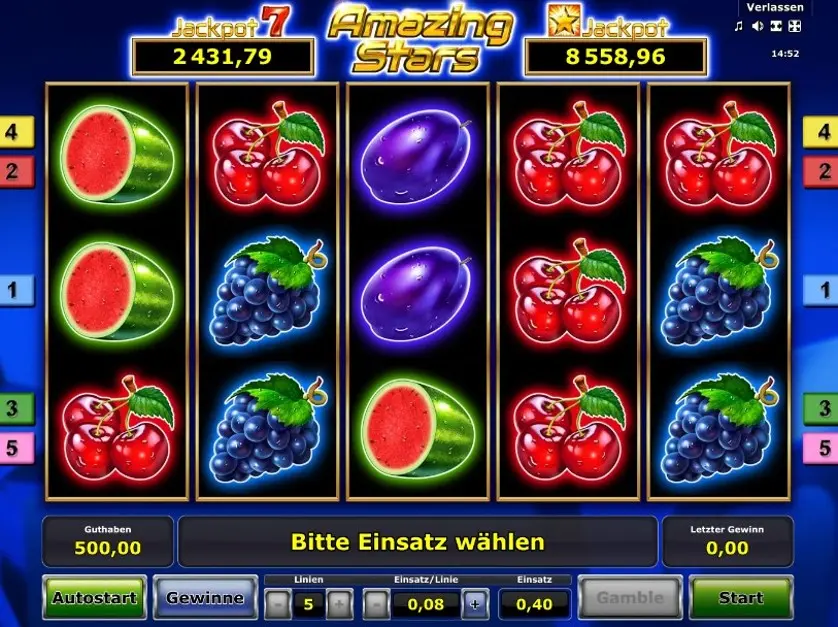
Task: Toggle the speaker sound icon
Action: click(x=757, y=27)
